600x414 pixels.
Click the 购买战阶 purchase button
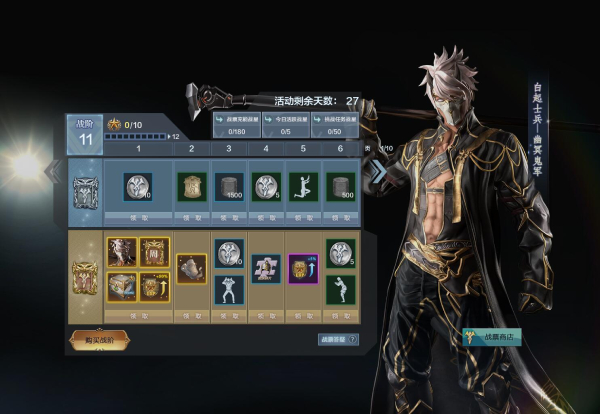[x=99, y=339]
